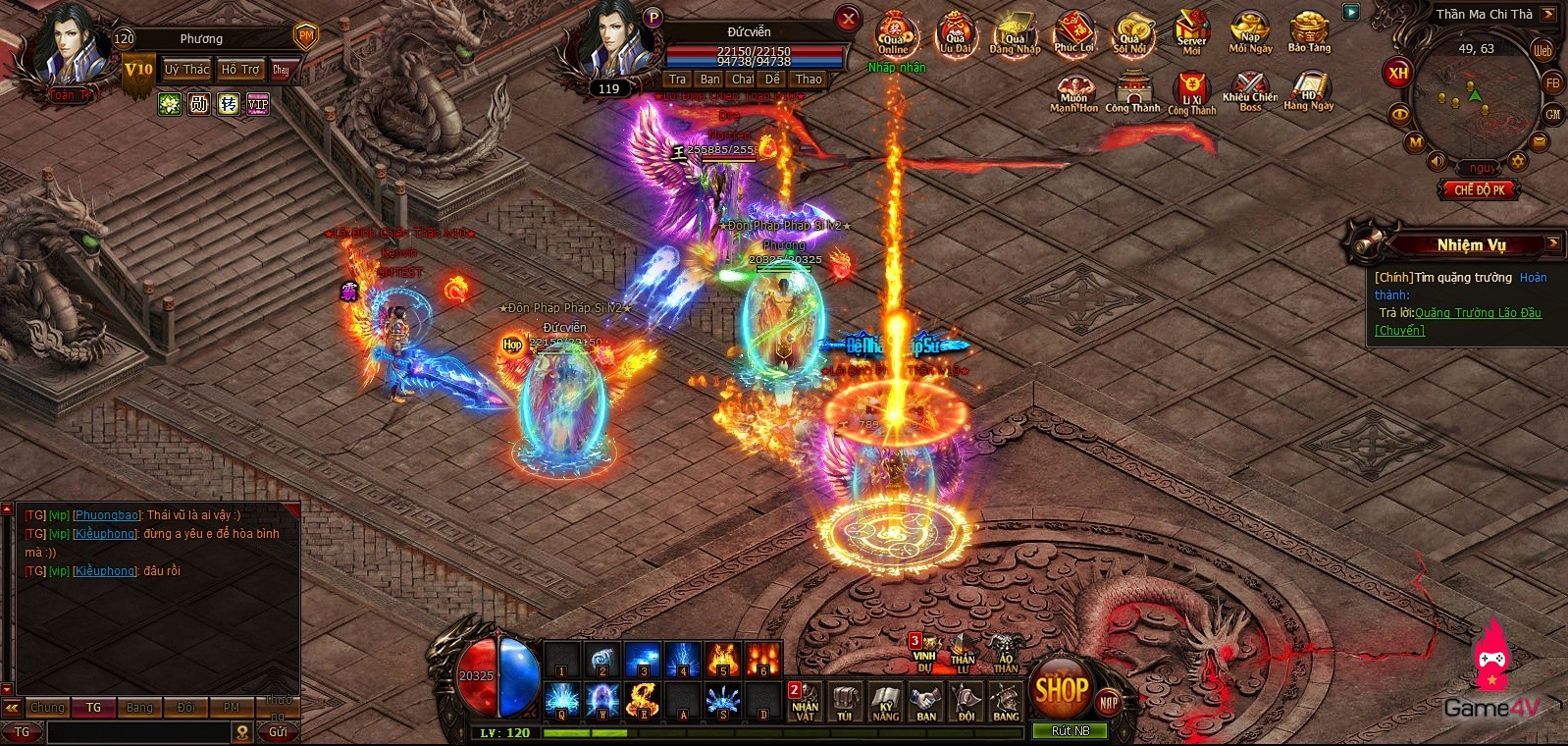1568x746 pixels.
Task: Toggle the Chế Độ PK mode button
Action: pos(1479,189)
